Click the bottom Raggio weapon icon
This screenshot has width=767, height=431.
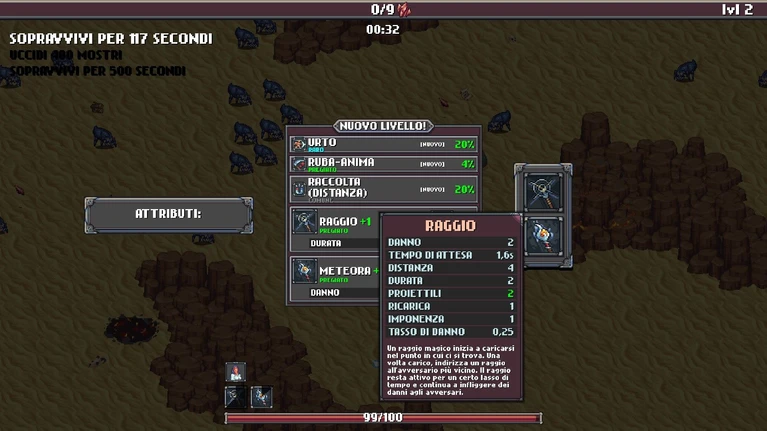tap(236, 396)
